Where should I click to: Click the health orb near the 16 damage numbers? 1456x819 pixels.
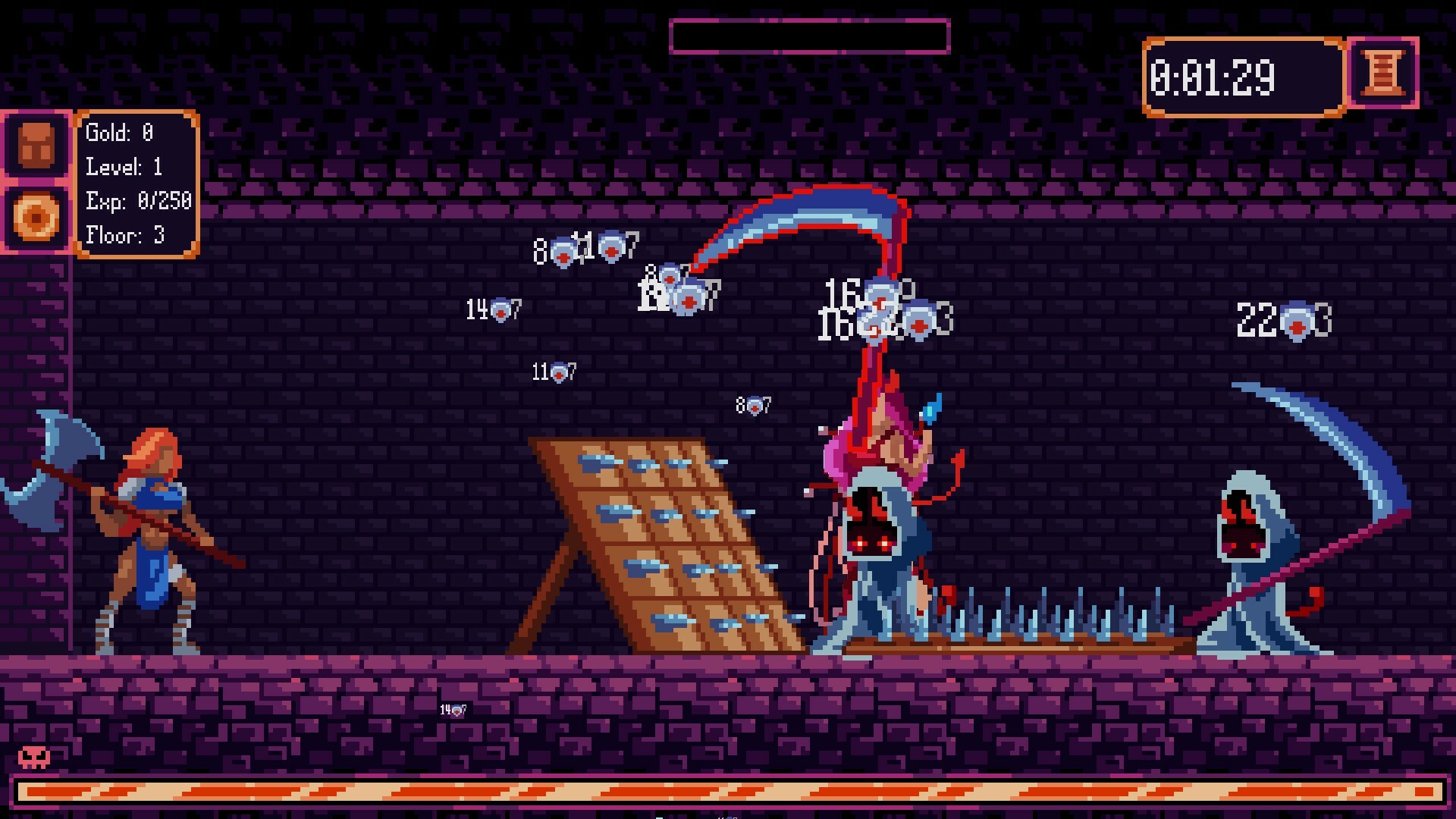pyautogui.click(x=880, y=298)
